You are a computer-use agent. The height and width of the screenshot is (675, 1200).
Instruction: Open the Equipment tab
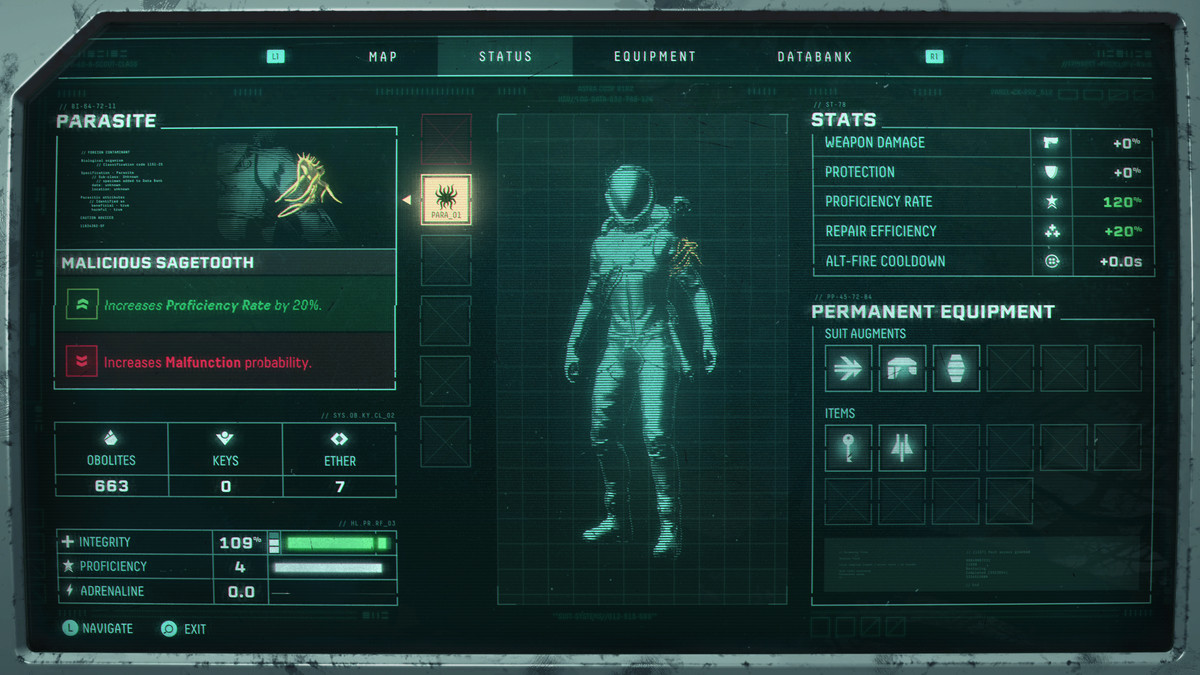[655, 57]
